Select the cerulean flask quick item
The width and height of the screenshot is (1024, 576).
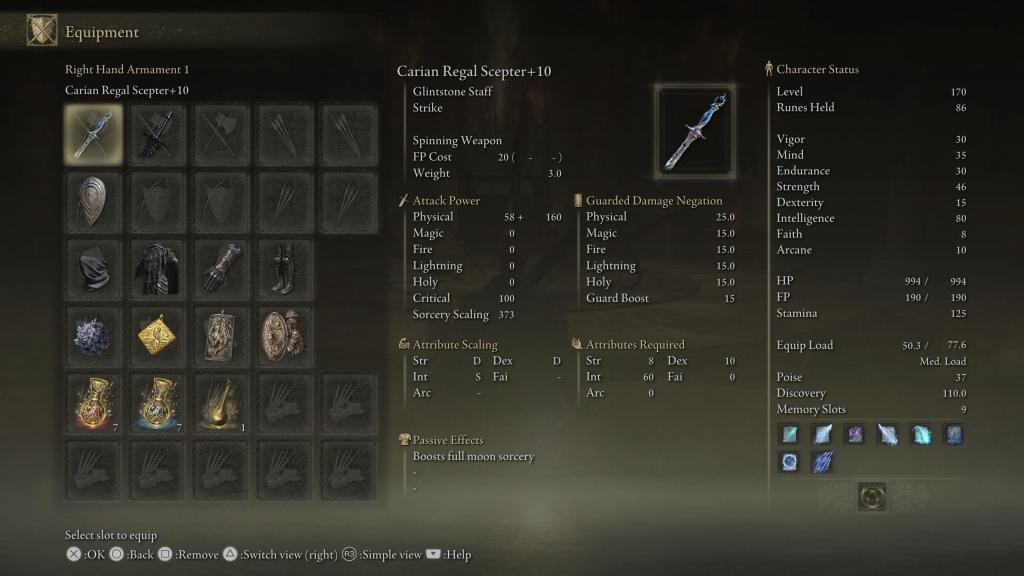point(156,402)
